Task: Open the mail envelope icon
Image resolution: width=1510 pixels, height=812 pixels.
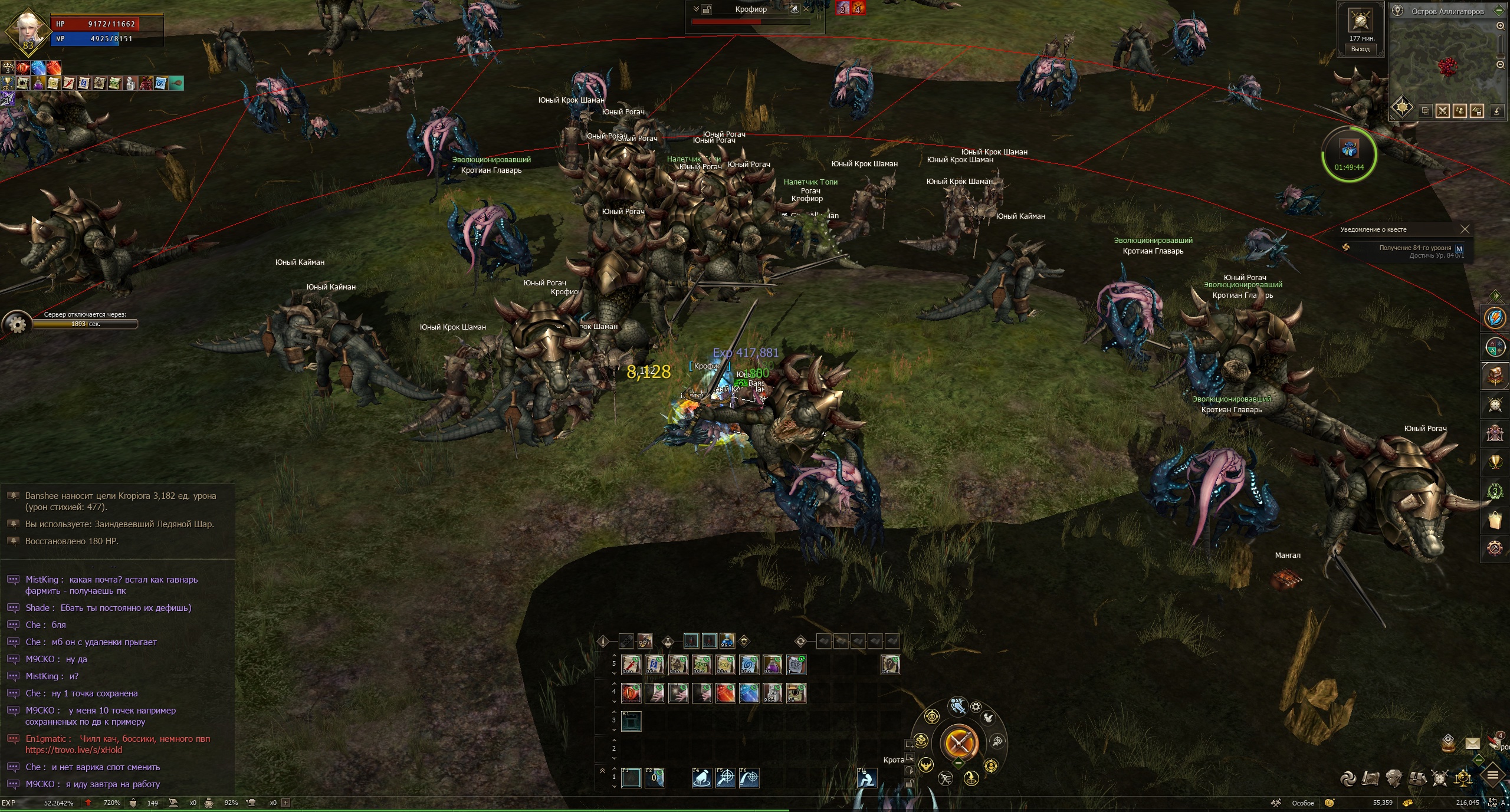Action: (1472, 744)
